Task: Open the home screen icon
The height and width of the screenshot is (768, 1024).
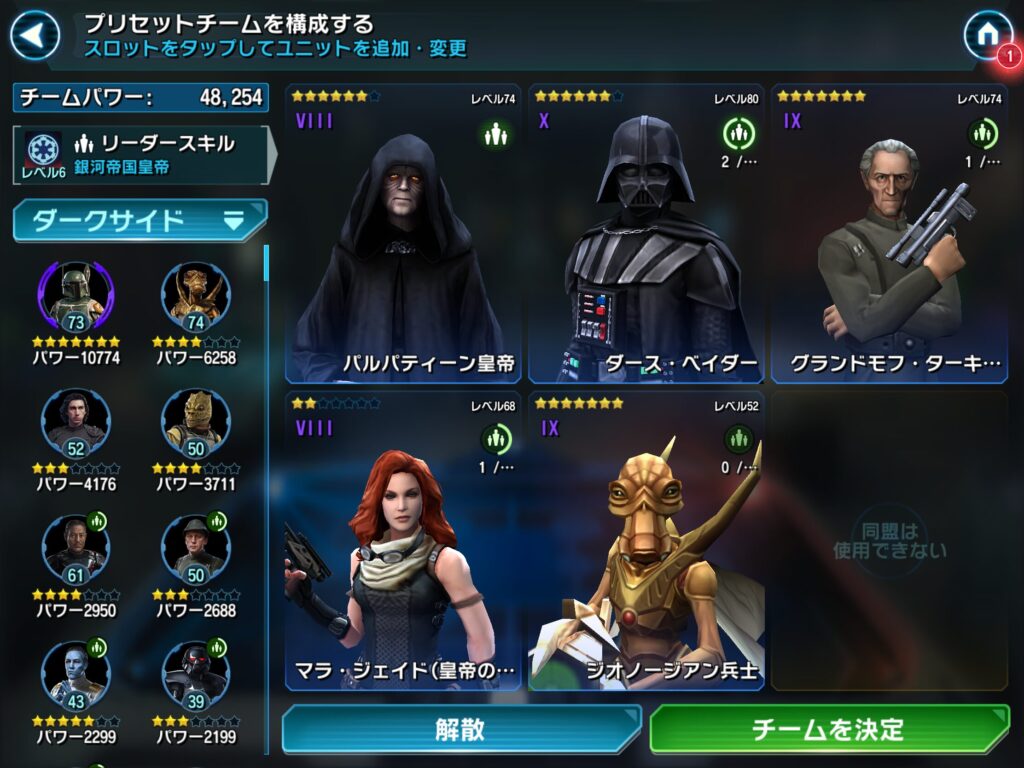Action: coord(987,35)
